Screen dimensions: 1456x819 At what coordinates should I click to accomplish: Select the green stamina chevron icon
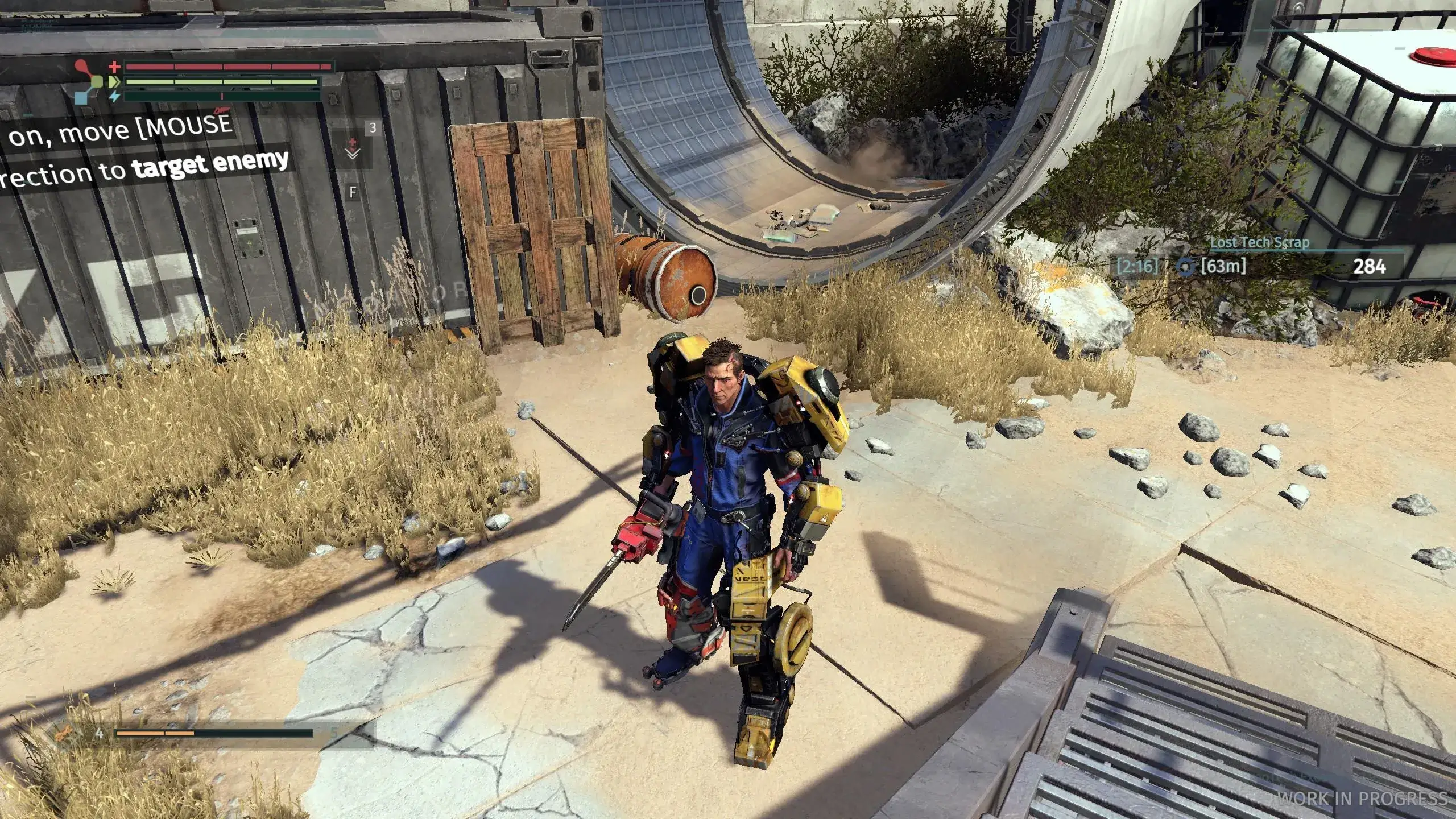(114, 81)
